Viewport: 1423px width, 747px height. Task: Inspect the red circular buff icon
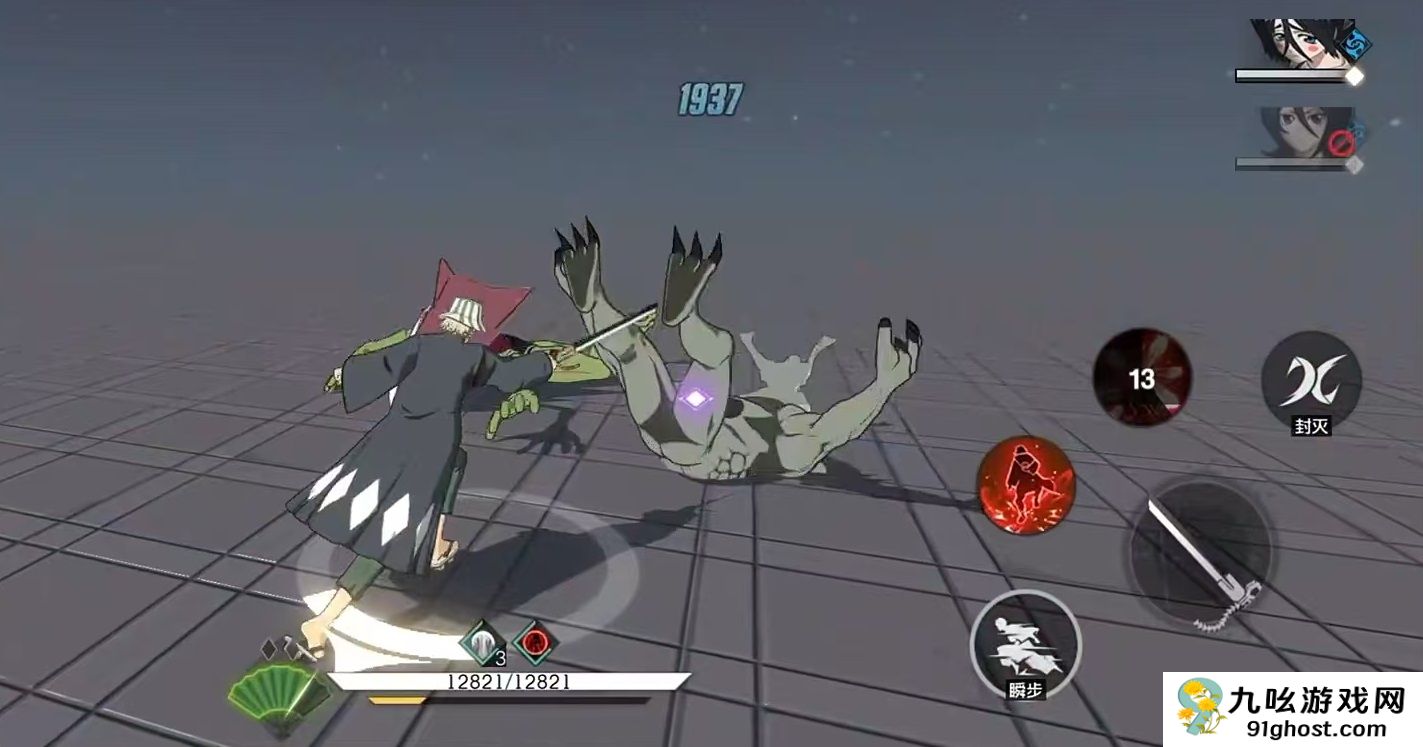pyautogui.click(x=534, y=642)
